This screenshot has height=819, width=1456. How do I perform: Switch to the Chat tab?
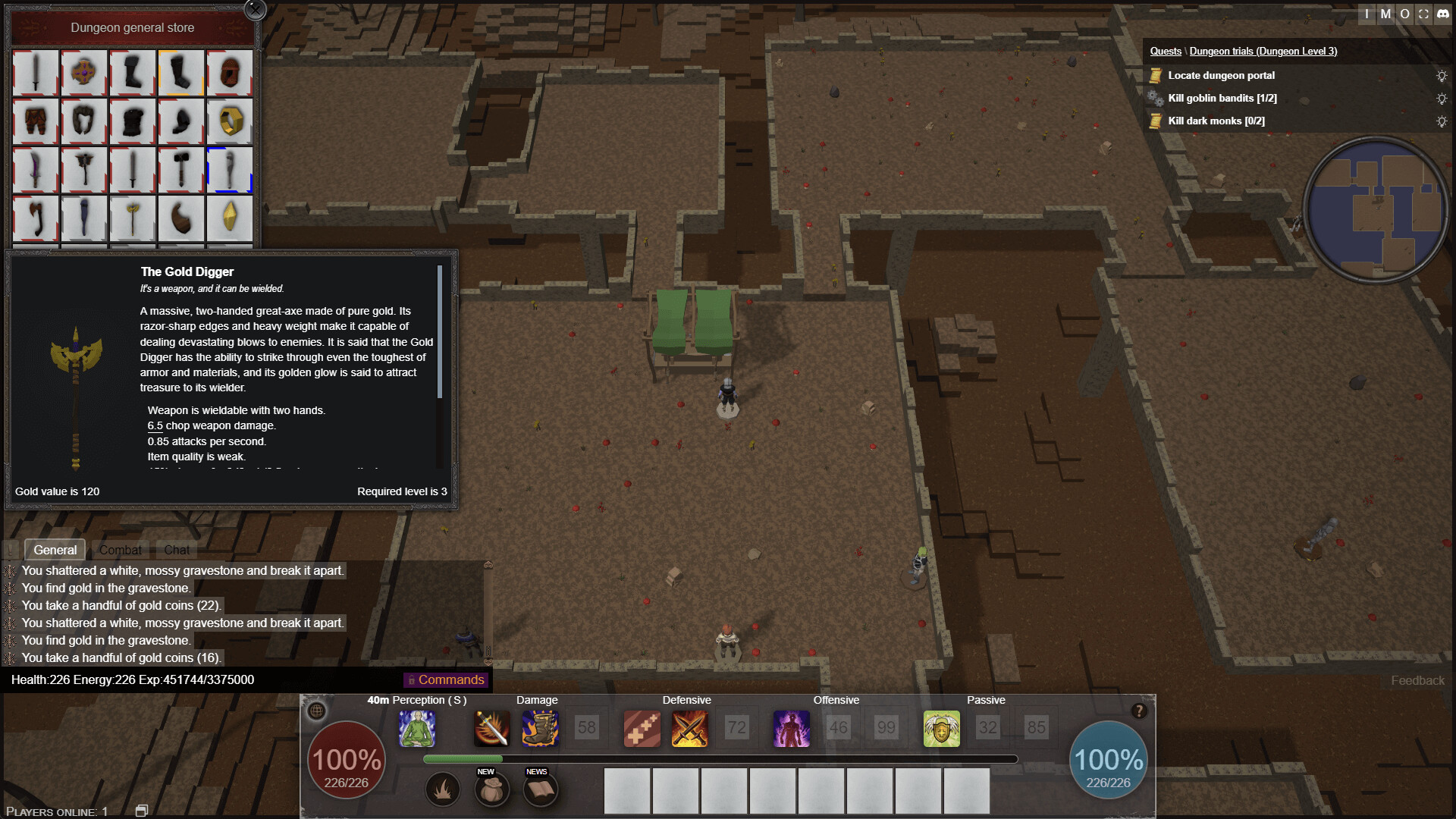click(176, 549)
